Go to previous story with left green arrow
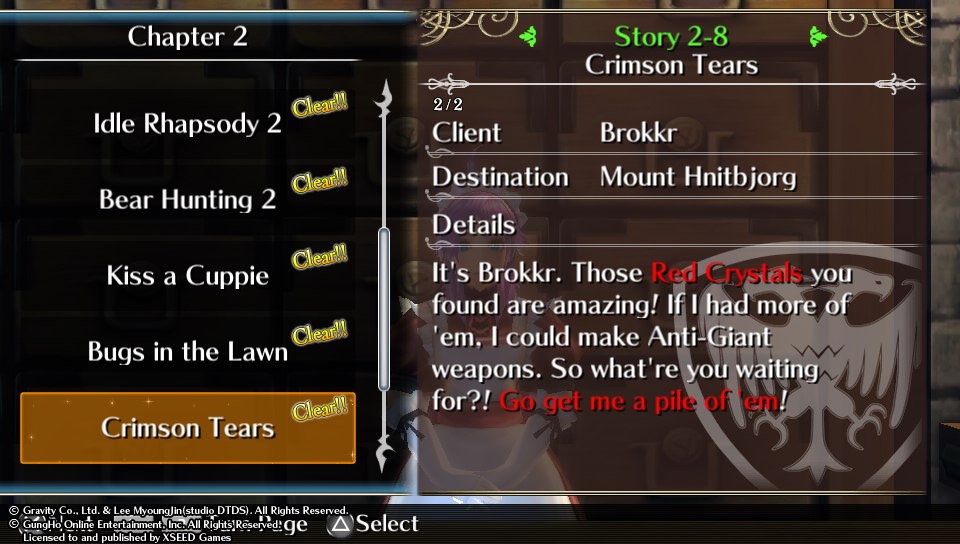Image resolution: width=960 pixels, height=544 pixels. tap(530, 37)
